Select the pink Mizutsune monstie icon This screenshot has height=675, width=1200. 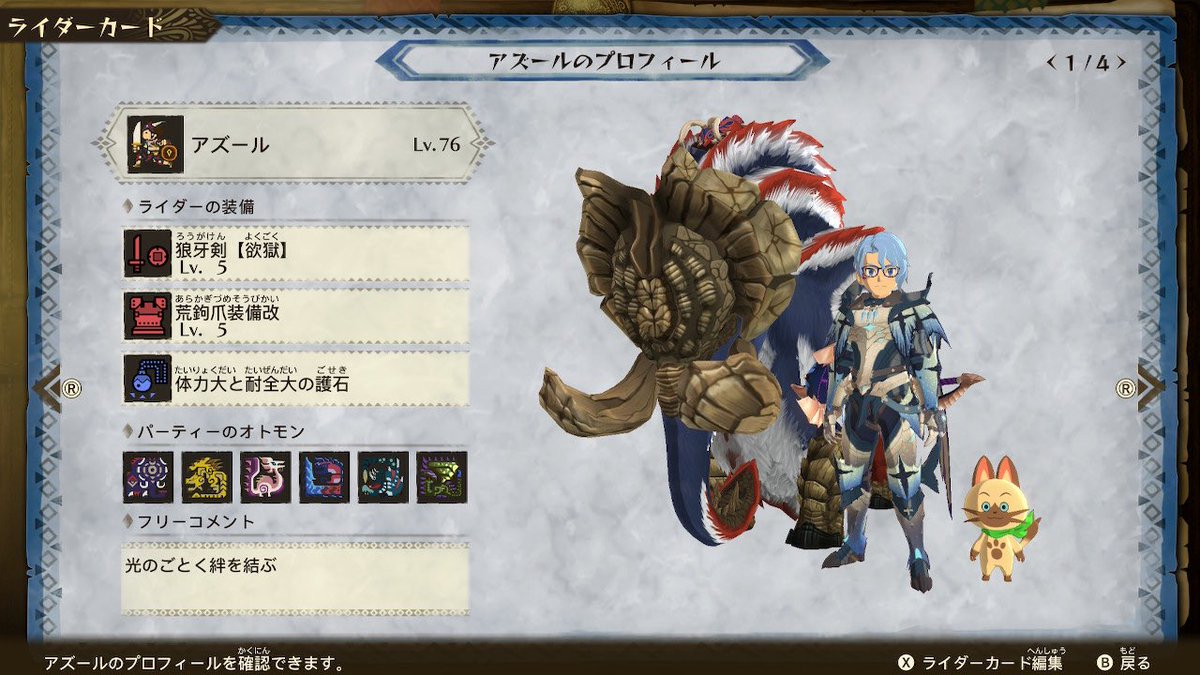(x=266, y=477)
